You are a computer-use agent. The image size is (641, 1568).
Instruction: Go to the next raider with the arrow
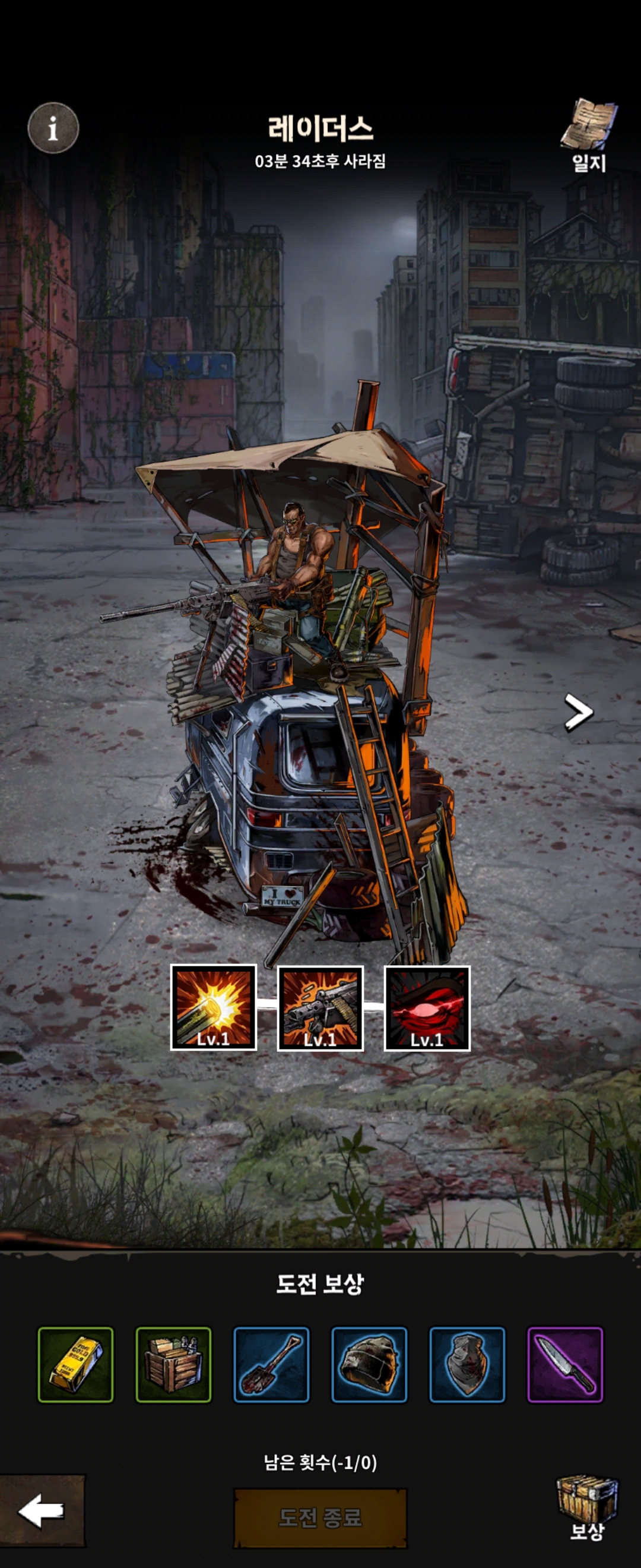577,712
